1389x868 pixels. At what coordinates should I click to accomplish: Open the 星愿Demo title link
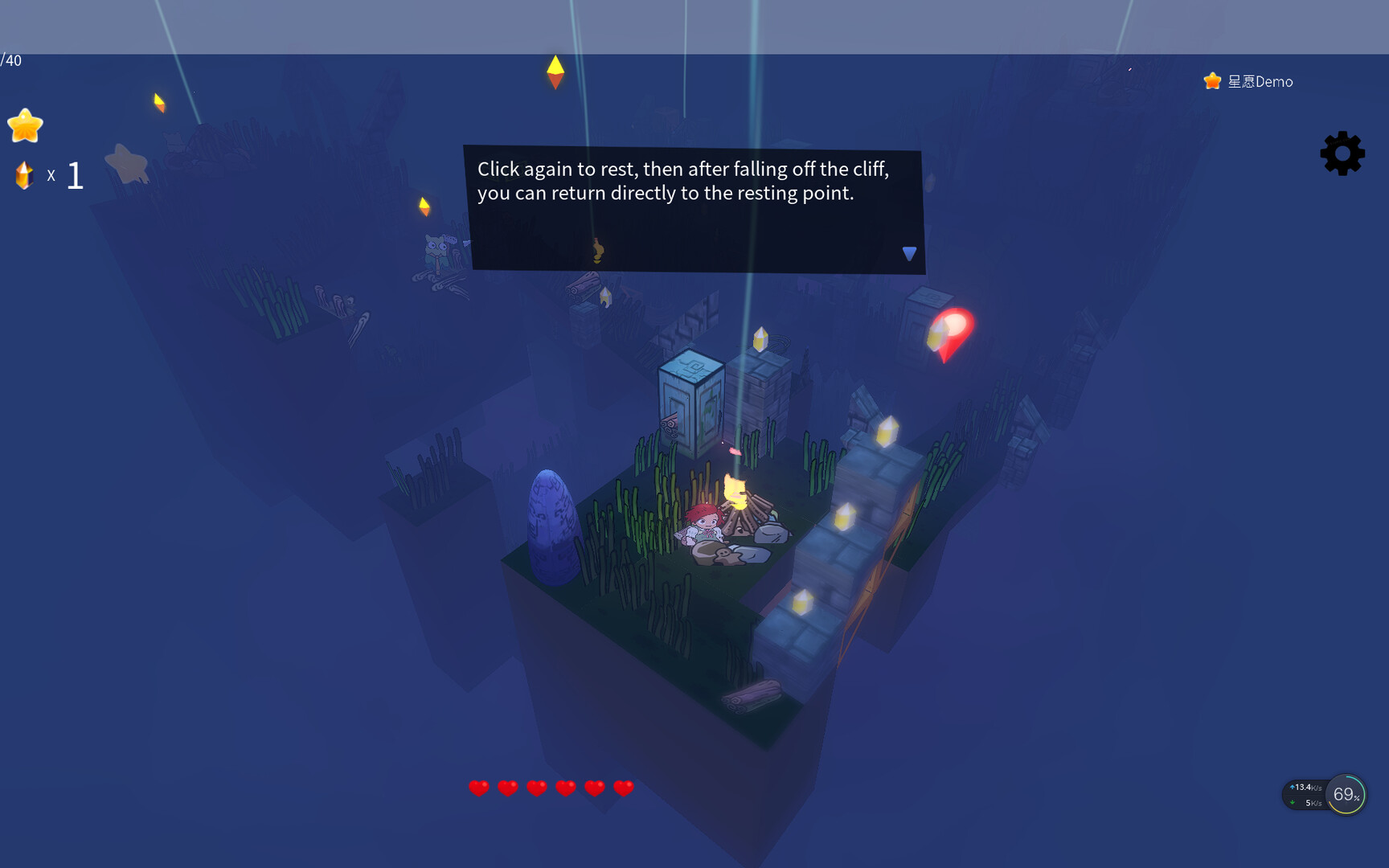pyautogui.click(x=1259, y=81)
